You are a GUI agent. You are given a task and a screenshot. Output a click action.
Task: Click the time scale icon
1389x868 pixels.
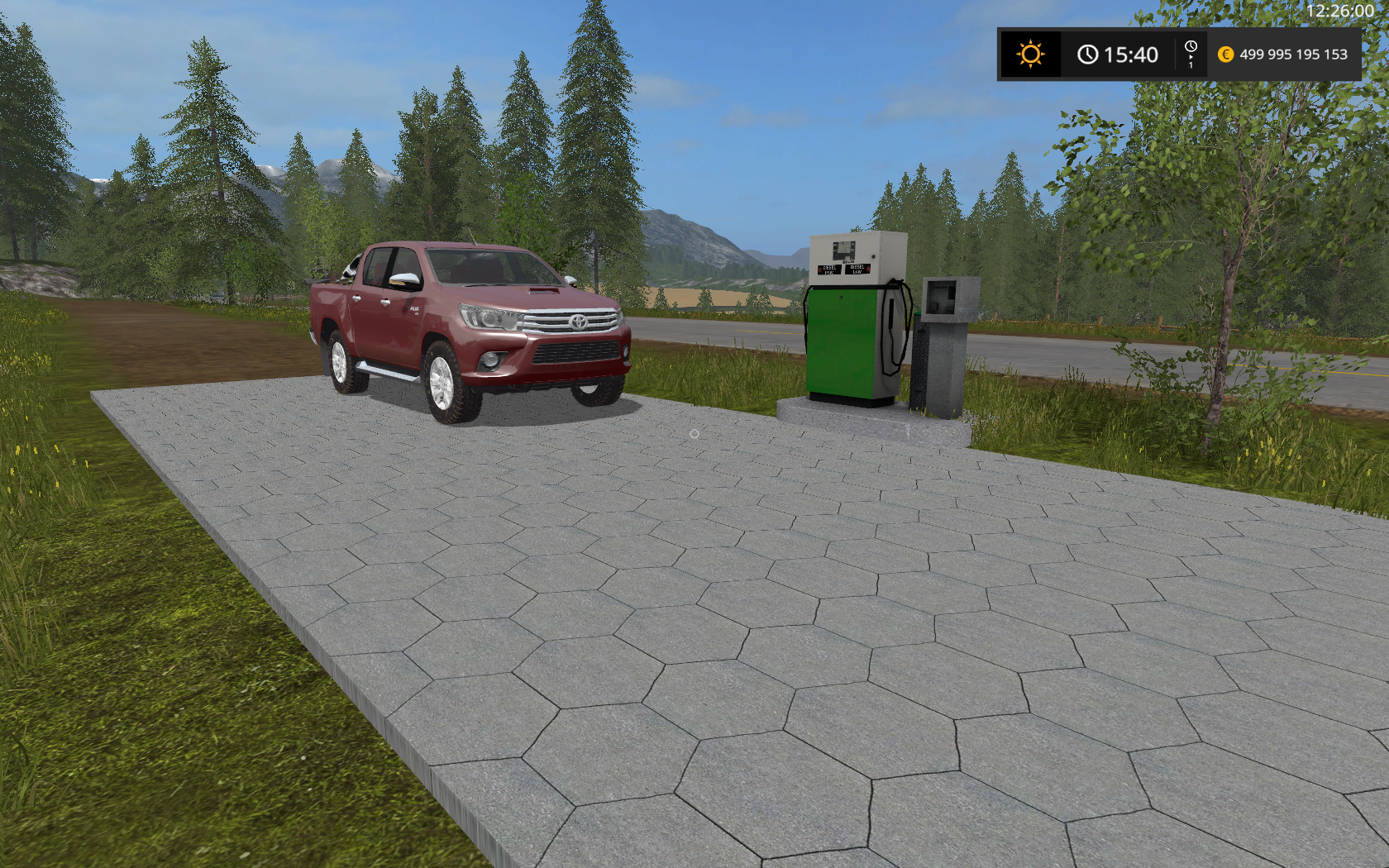click(x=1191, y=54)
